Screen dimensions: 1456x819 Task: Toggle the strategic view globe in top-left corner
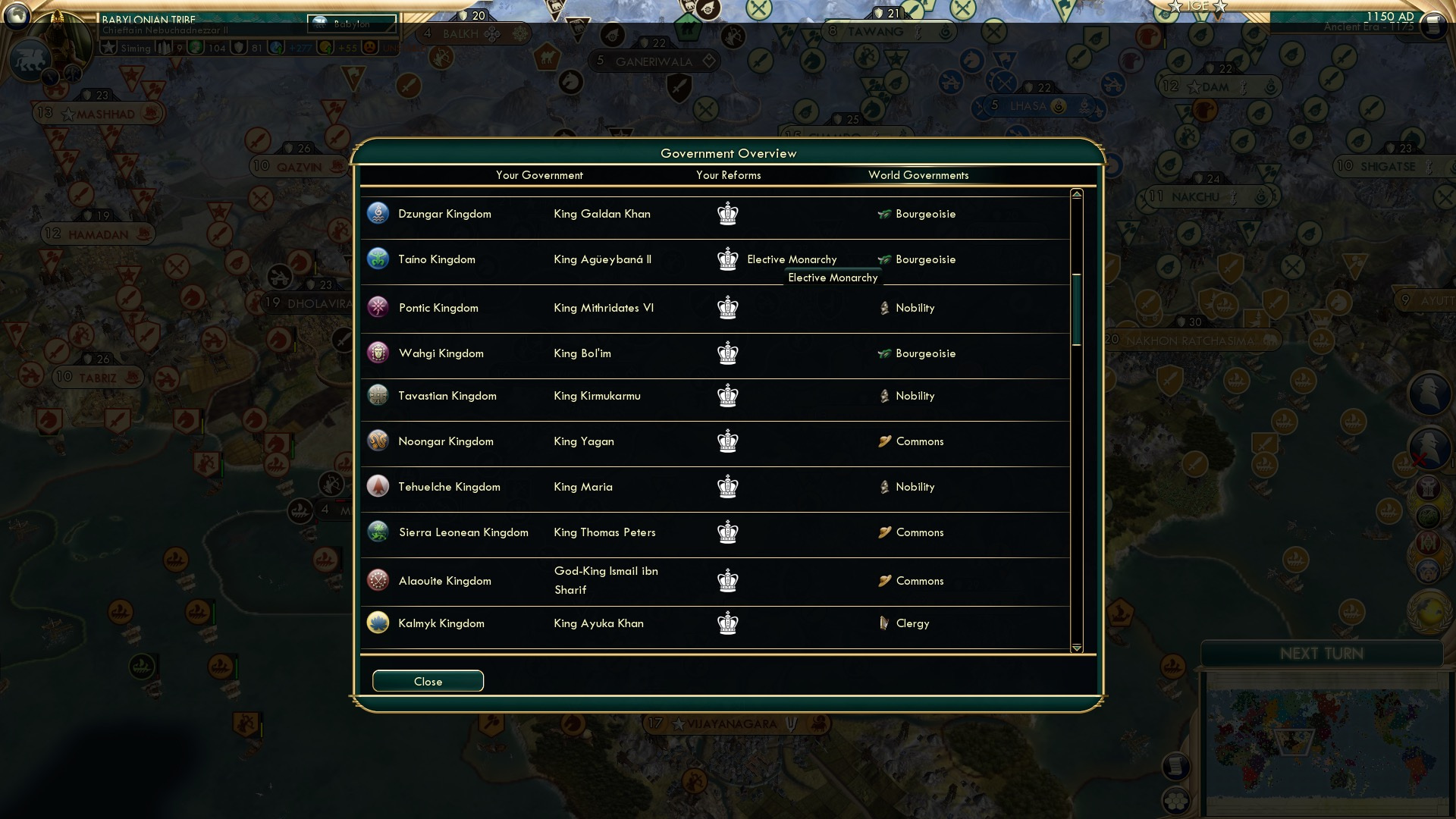(16, 15)
